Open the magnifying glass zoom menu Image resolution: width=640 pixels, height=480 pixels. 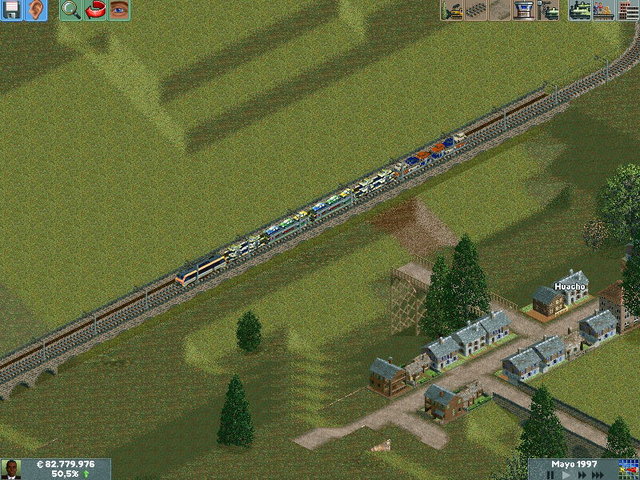click(70, 10)
